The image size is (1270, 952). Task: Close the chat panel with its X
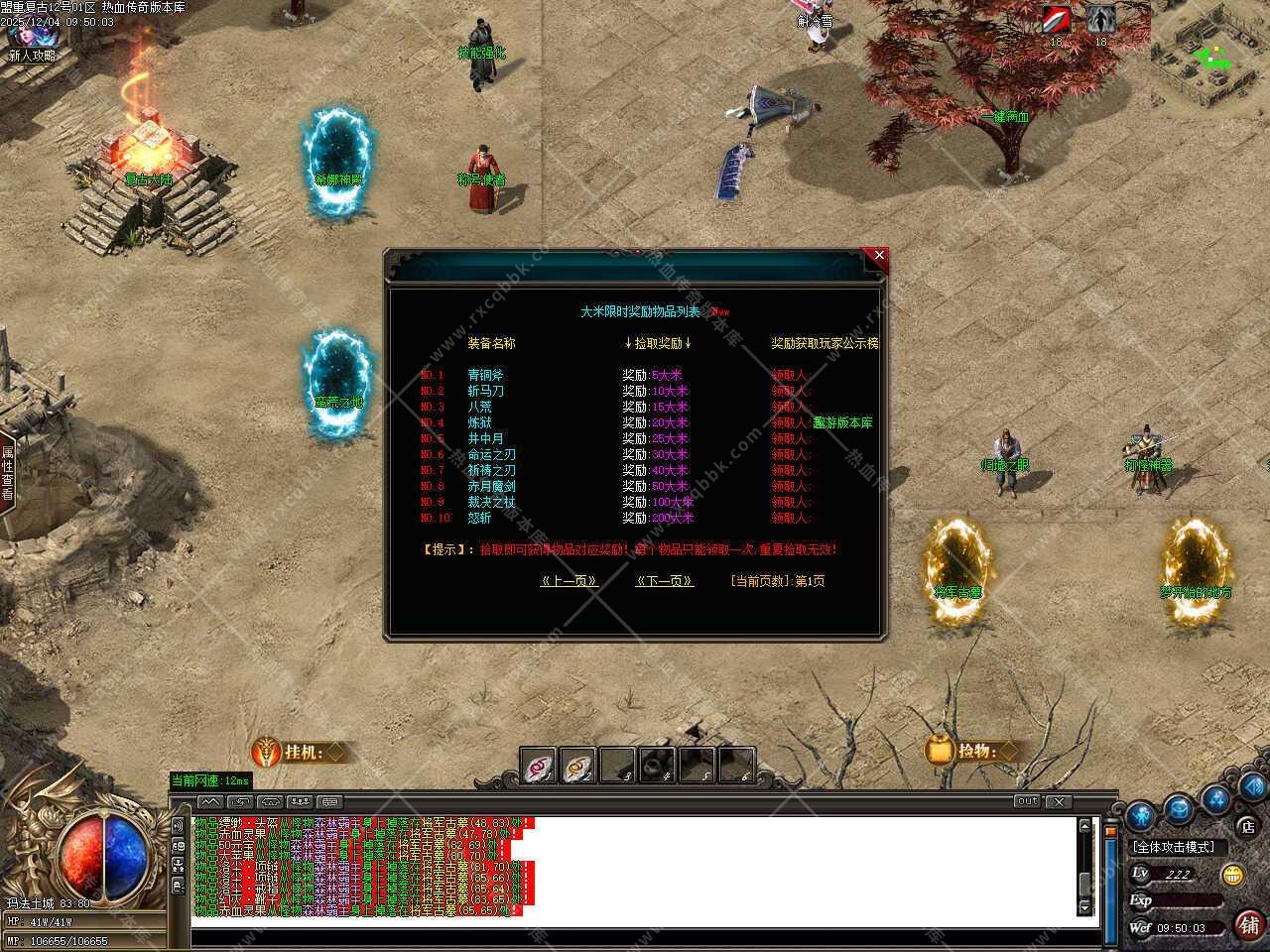coord(1058,801)
